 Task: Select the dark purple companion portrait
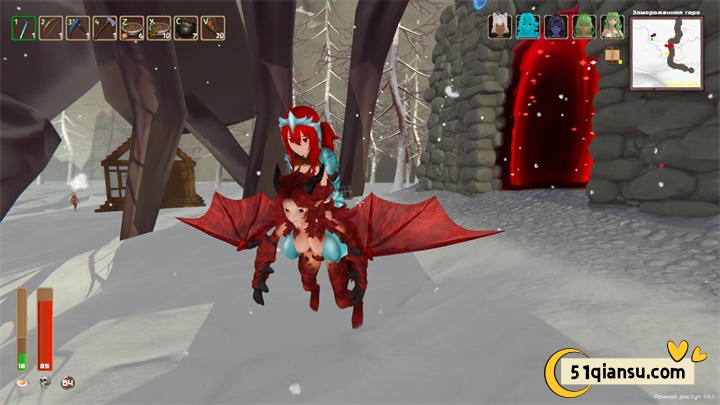(555, 26)
